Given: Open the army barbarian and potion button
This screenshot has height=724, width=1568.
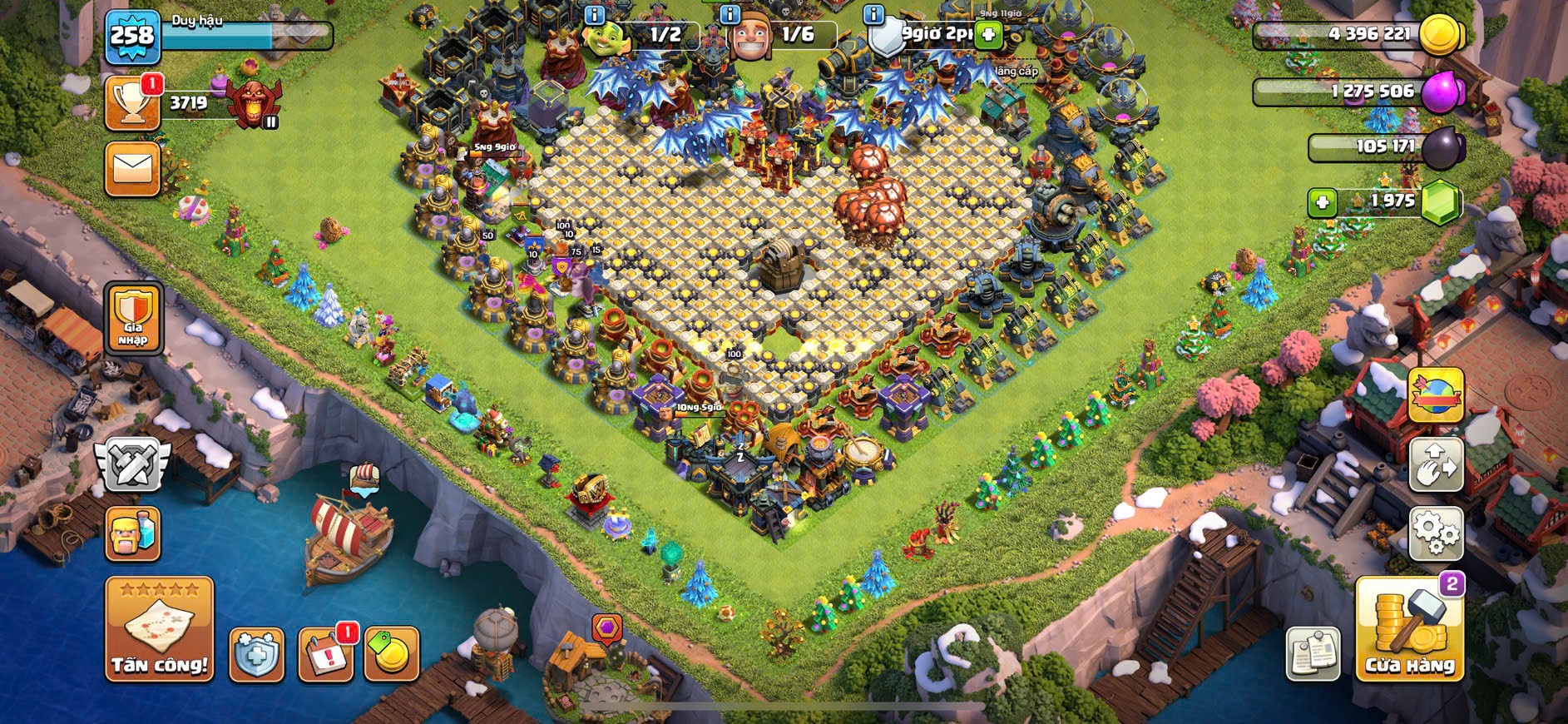Looking at the screenshot, I should coord(132,533).
